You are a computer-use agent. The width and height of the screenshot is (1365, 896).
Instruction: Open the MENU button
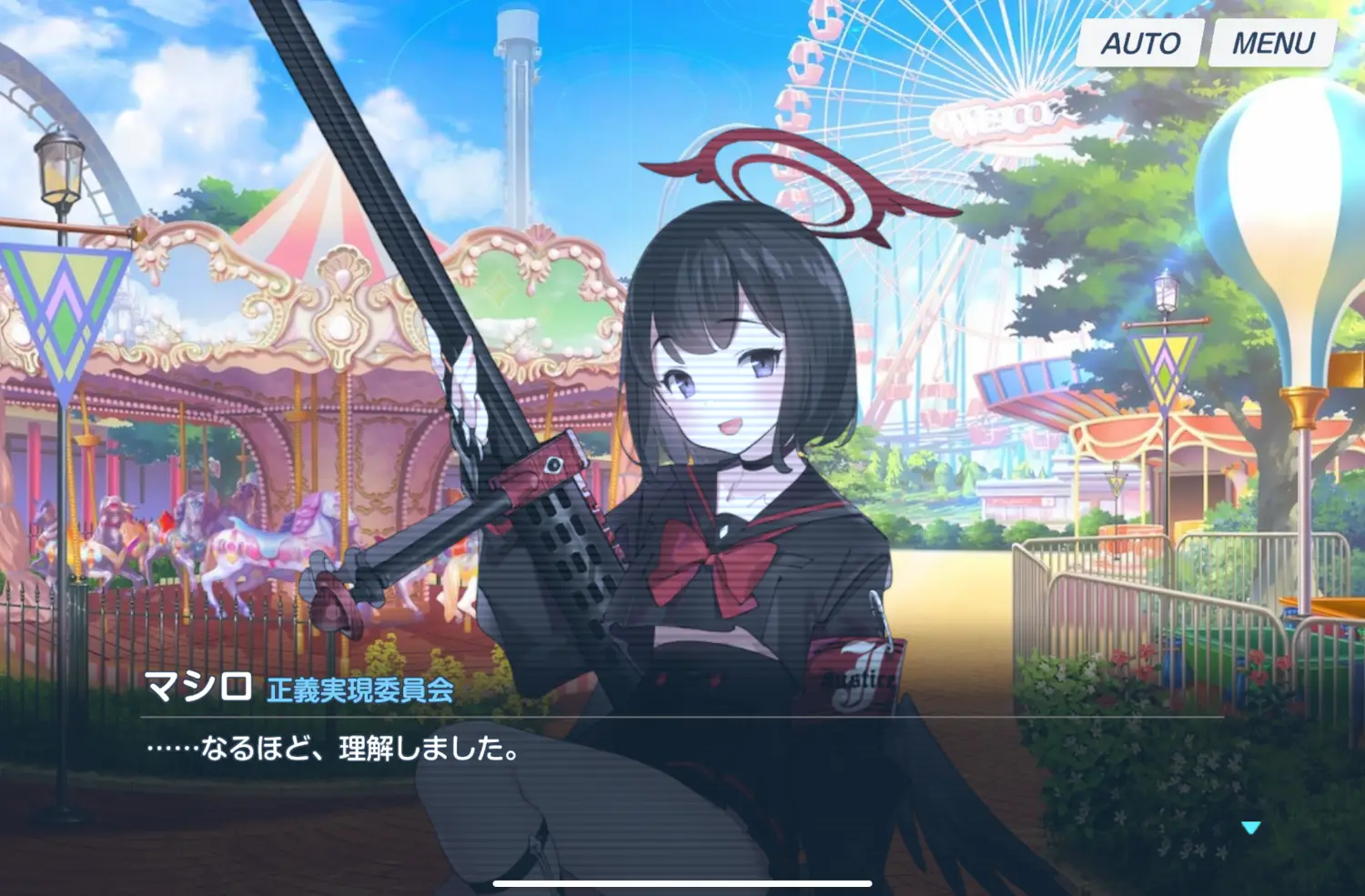tap(1272, 43)
